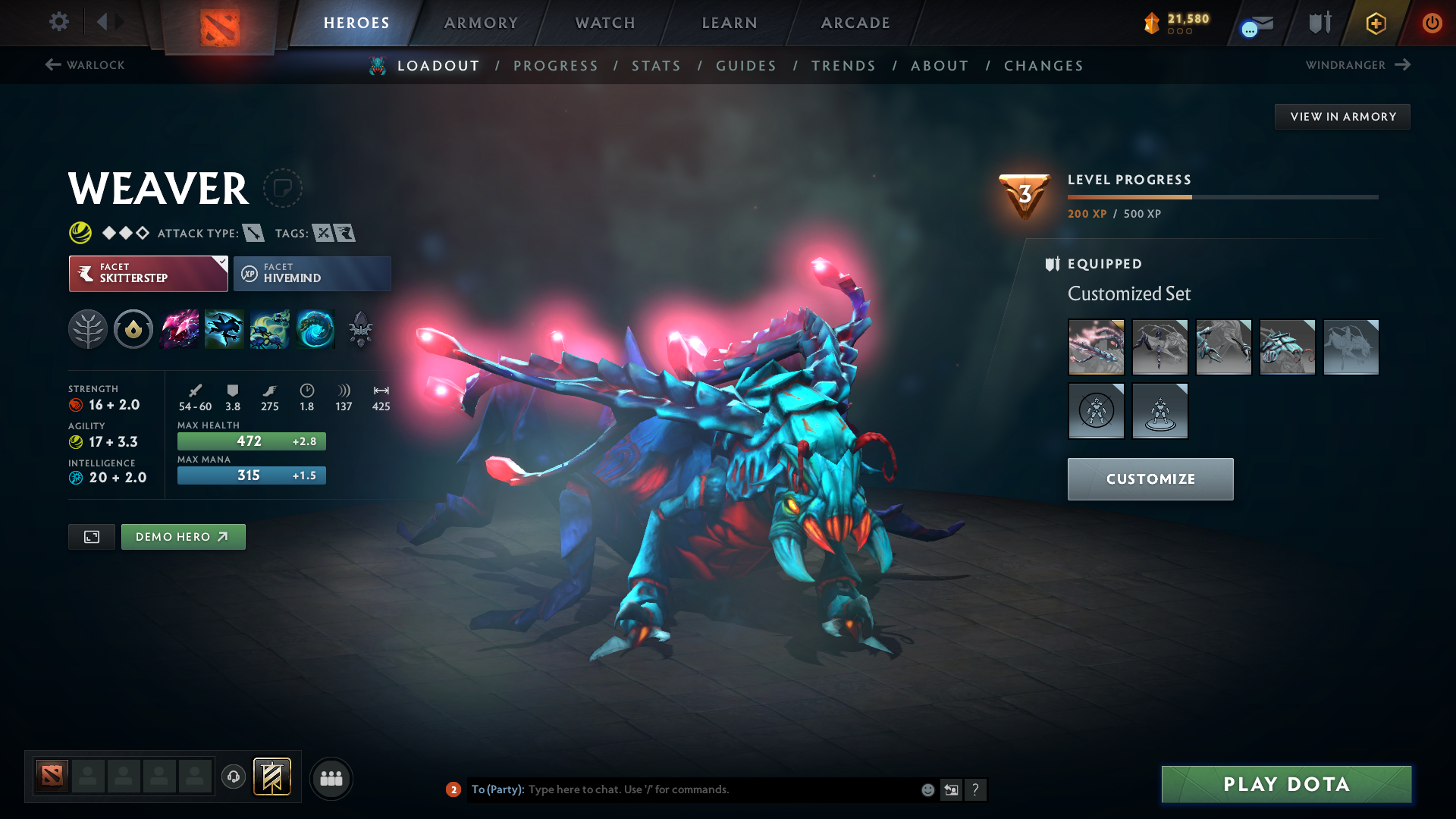Click the Geminate Attack ability icon

179,329
